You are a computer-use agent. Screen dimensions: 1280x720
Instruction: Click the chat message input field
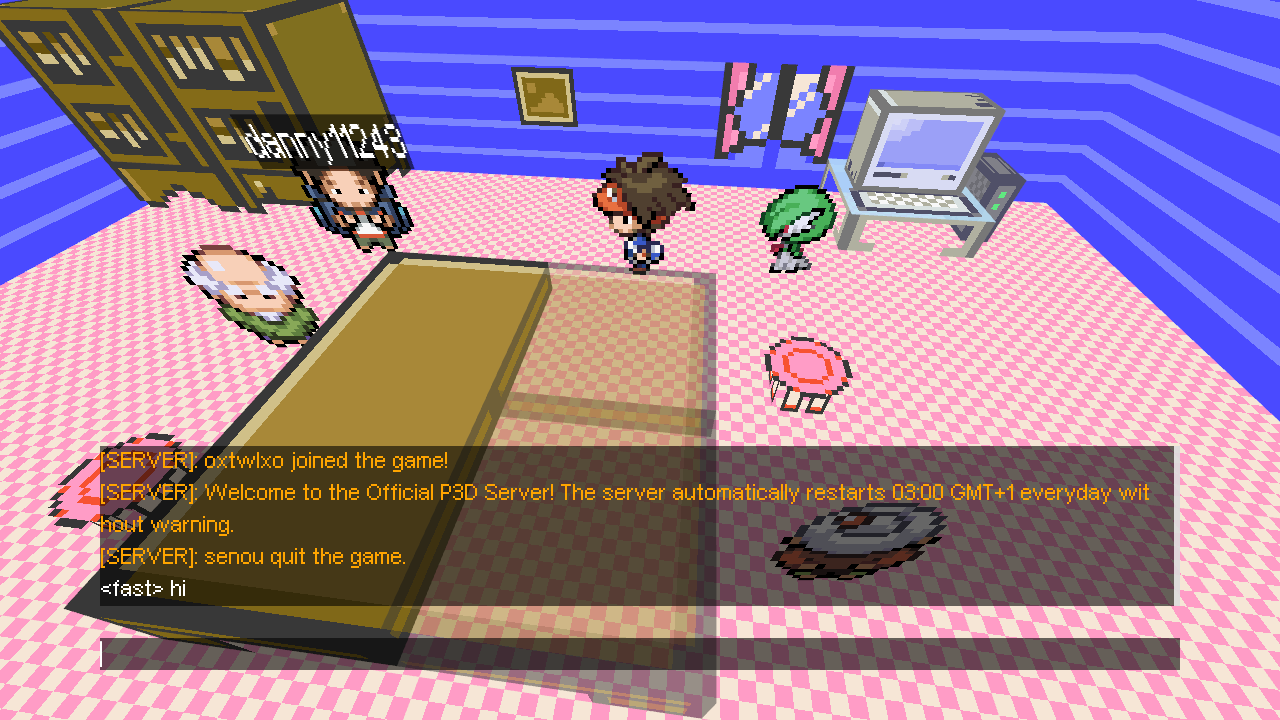[640, 654]
